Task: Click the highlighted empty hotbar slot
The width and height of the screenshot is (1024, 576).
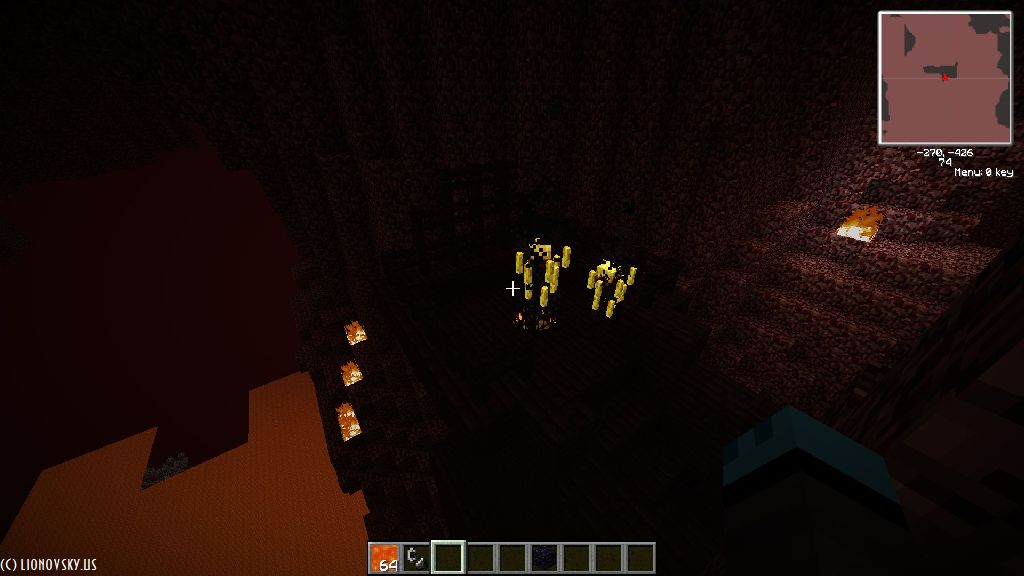Action: click(448, 557)
